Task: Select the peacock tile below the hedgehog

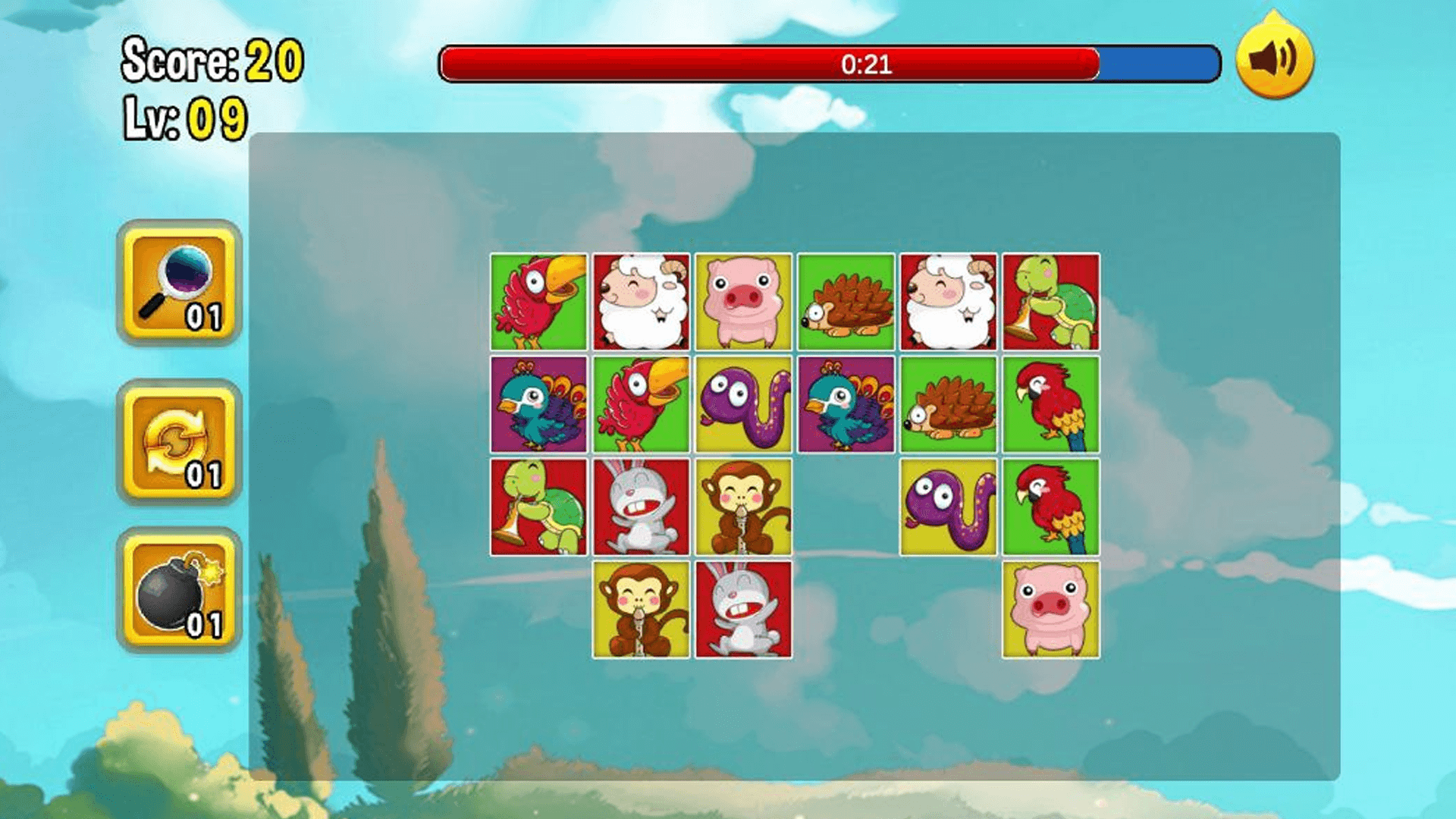Action: pos(846,404)
